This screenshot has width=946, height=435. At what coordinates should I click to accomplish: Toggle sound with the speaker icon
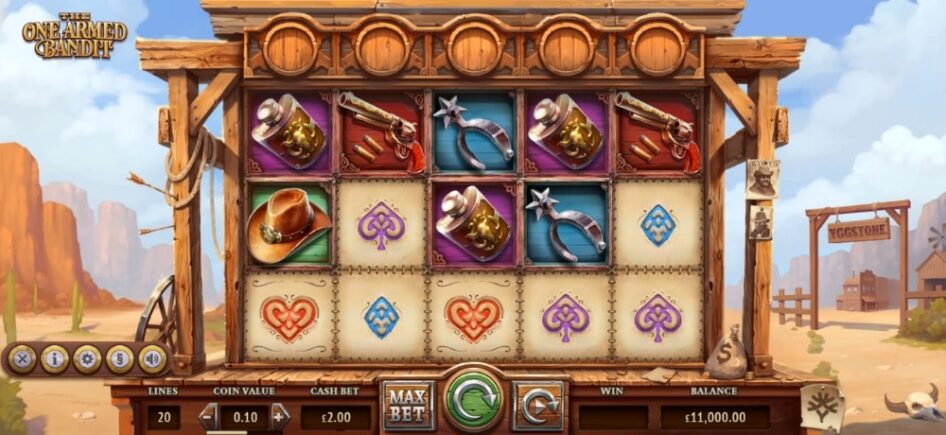152,358
